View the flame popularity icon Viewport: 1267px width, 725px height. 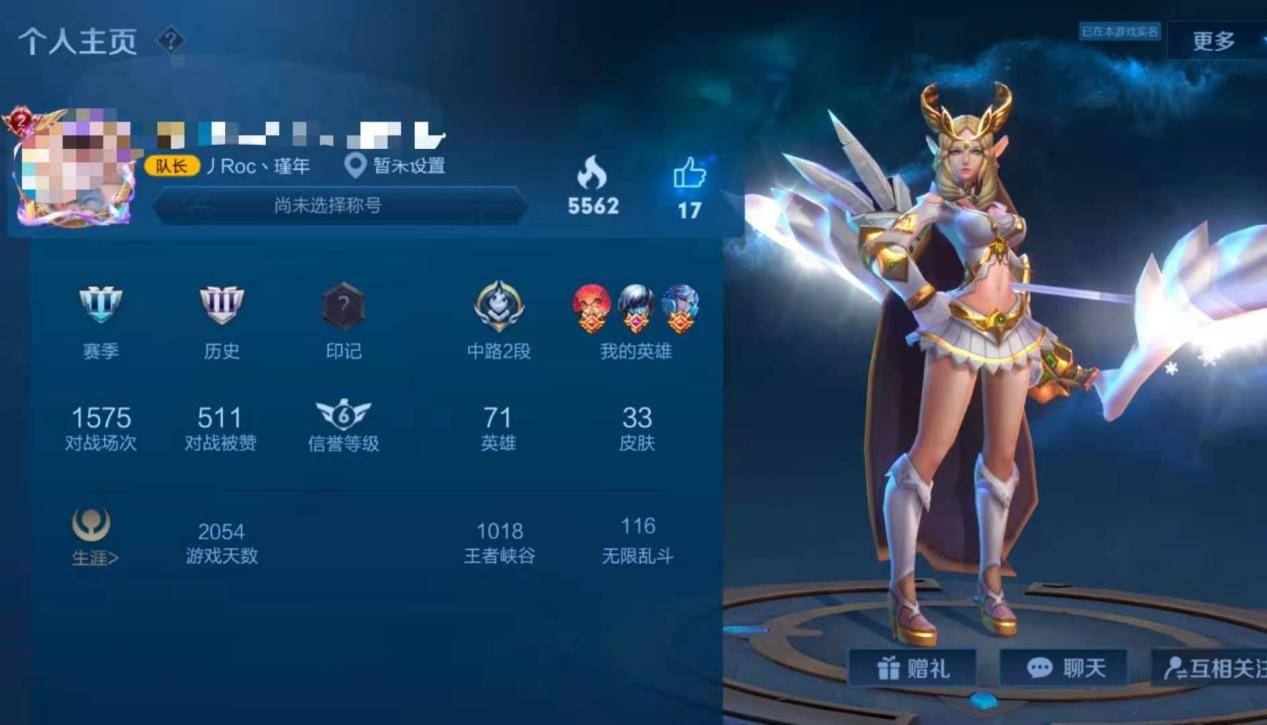click(x=592, y=174)
